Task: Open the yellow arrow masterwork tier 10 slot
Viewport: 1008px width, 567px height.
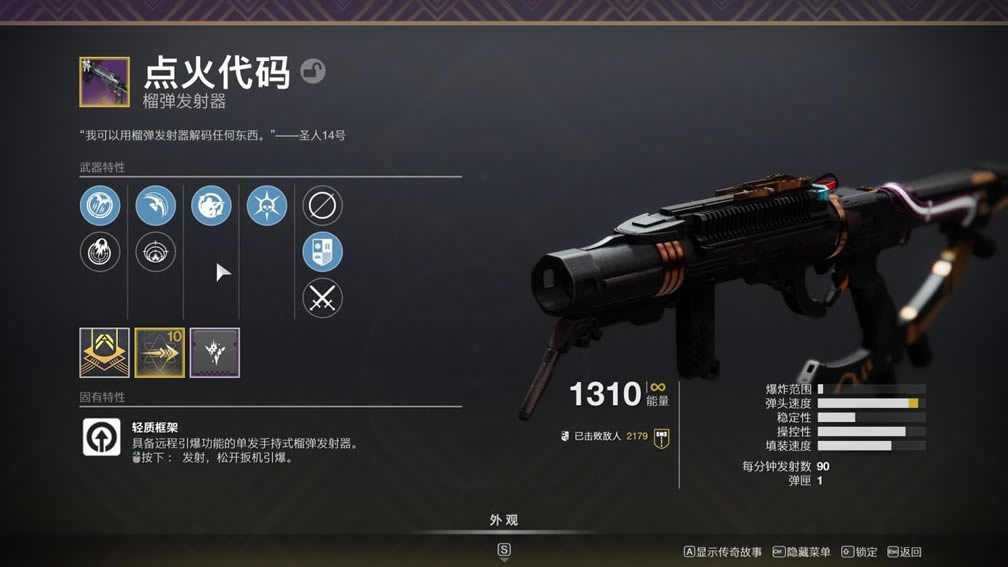Action: click(160, 353)
